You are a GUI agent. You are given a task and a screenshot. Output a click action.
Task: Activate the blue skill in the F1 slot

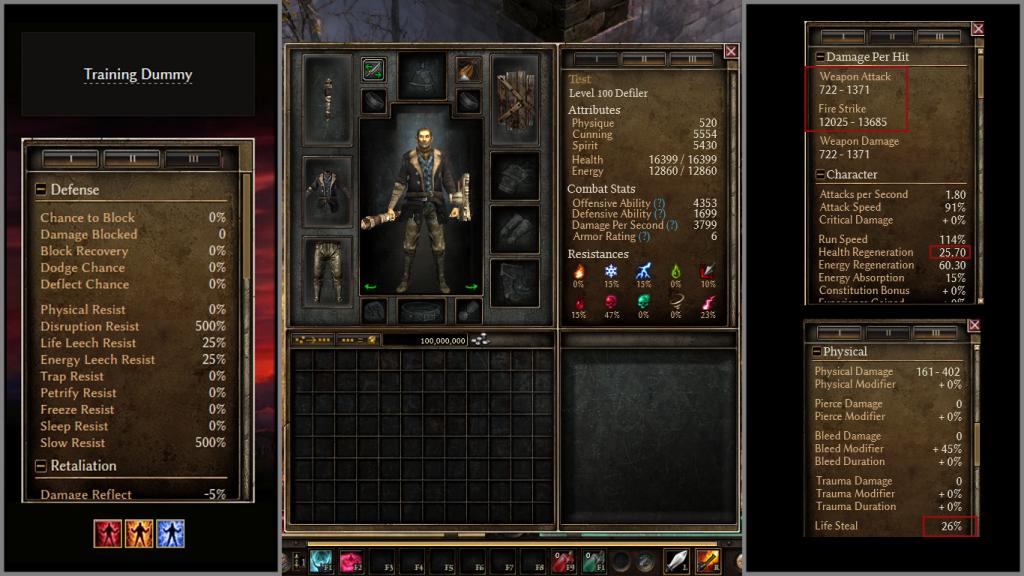(322, 561)
